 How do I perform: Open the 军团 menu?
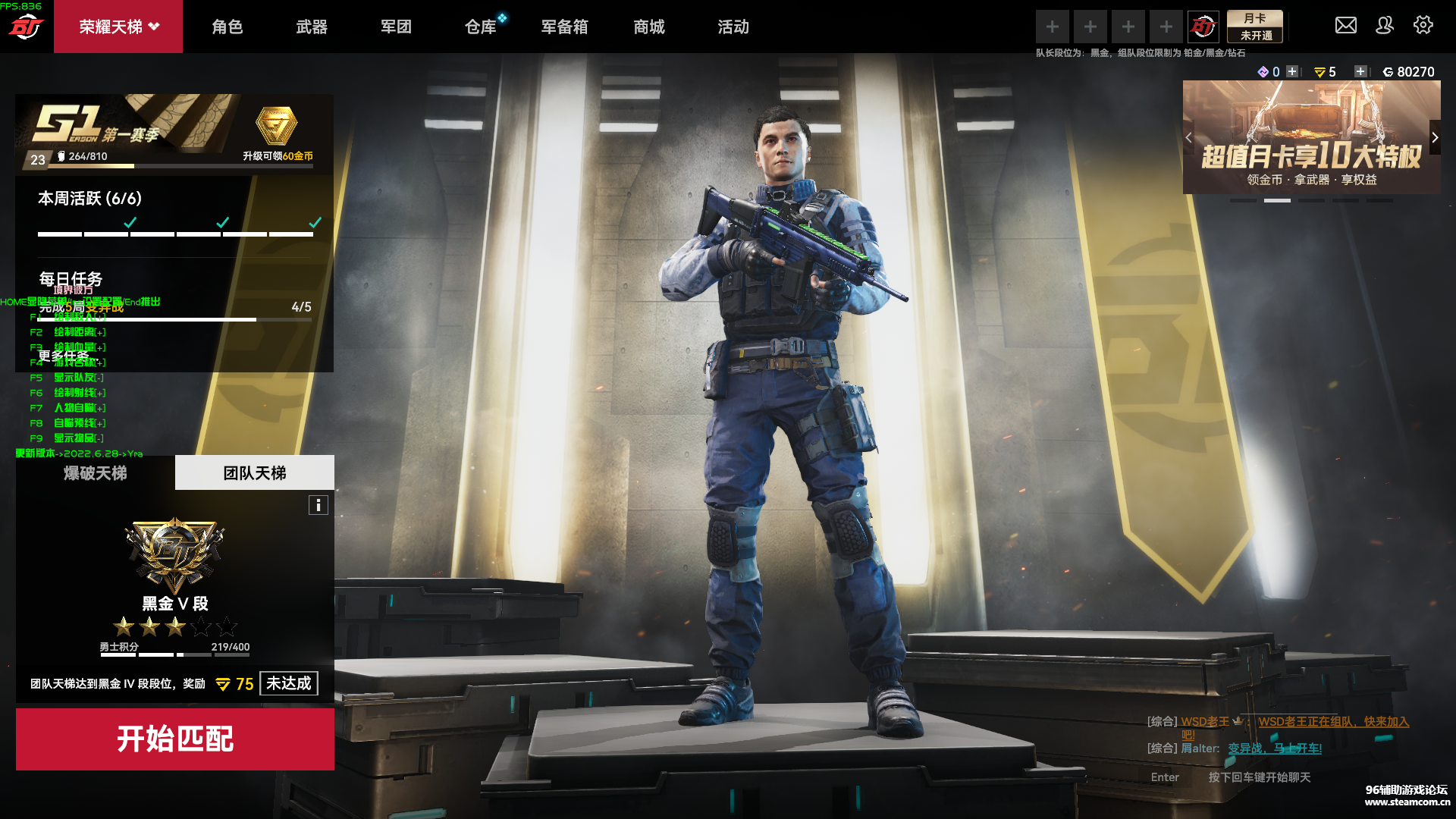tap(396, 27)
